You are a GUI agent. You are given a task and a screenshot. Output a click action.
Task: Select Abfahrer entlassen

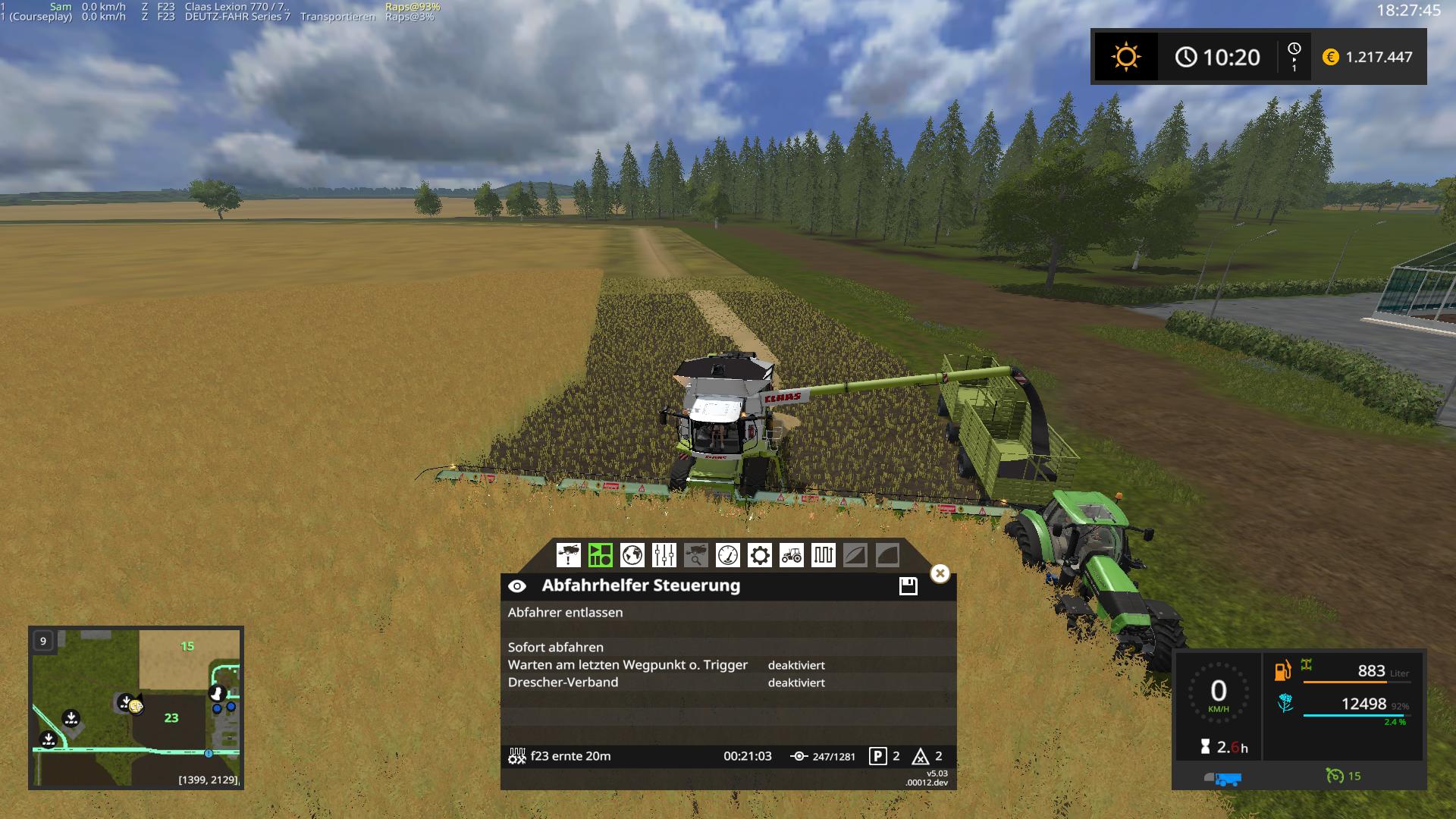click(x=565, y=613)
